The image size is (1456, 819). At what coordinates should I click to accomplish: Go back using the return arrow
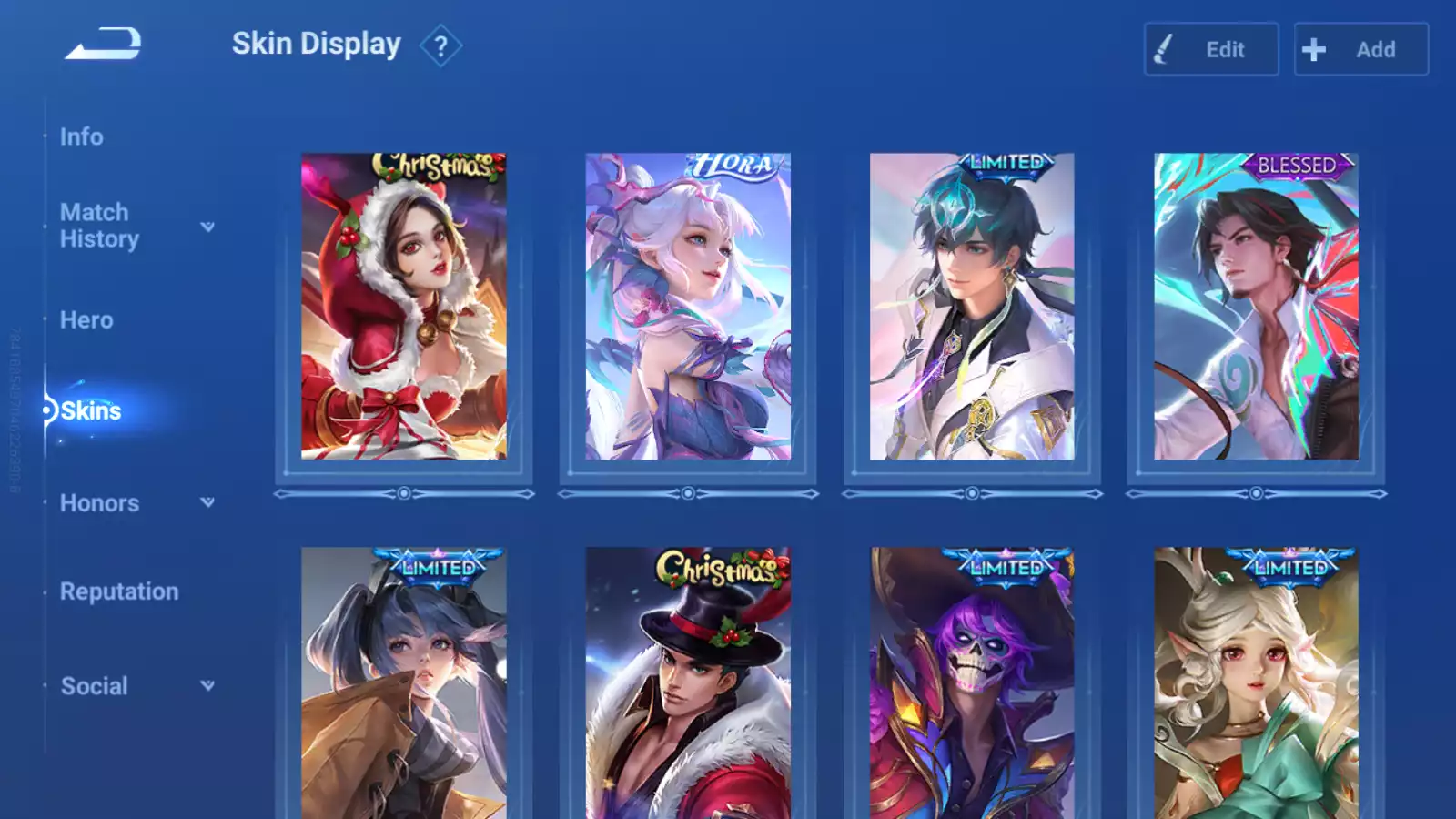tap(103, 44)
